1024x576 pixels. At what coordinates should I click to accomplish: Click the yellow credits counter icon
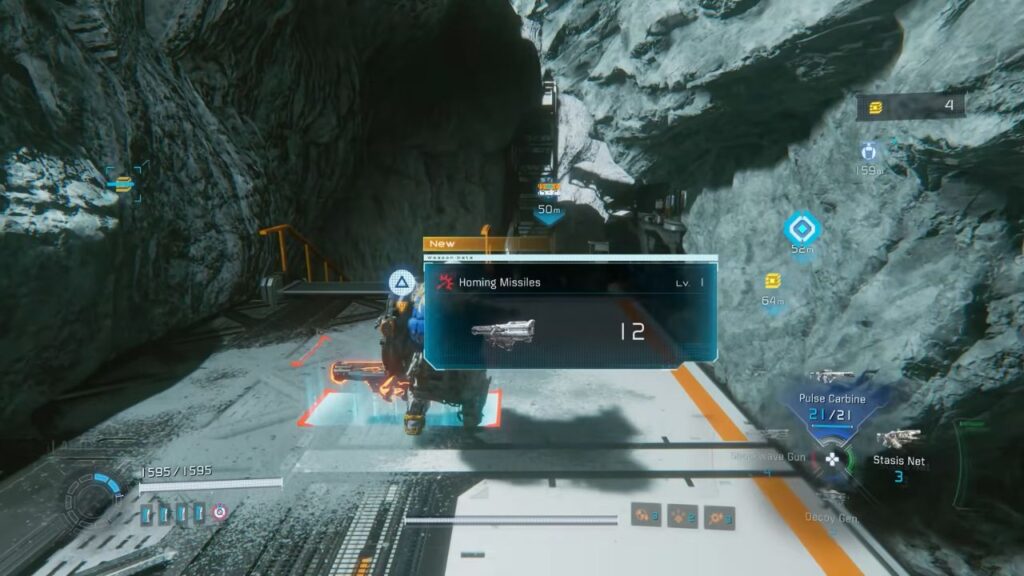(877, 107)
